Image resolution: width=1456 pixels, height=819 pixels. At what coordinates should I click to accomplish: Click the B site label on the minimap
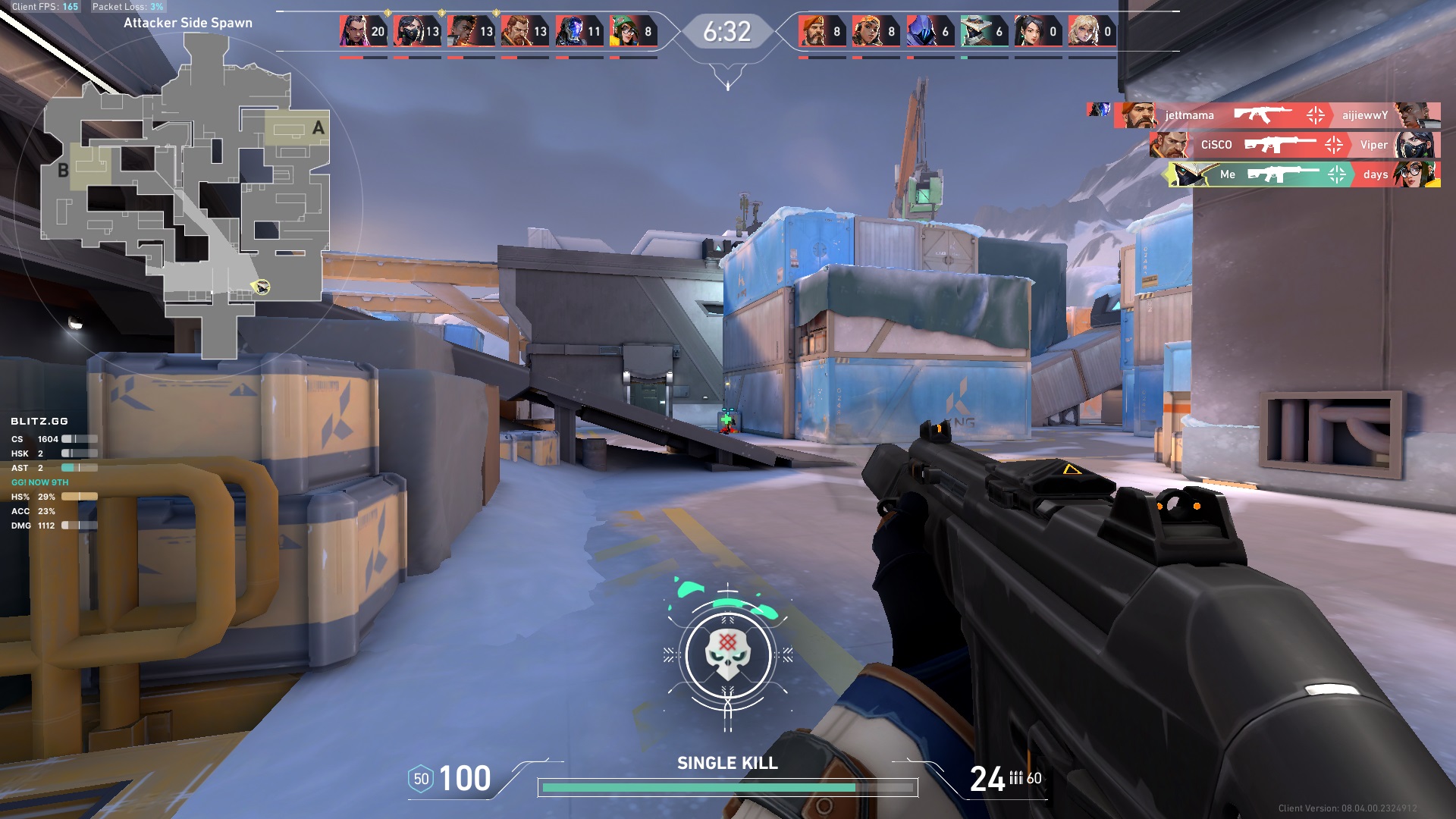point(64,171)
